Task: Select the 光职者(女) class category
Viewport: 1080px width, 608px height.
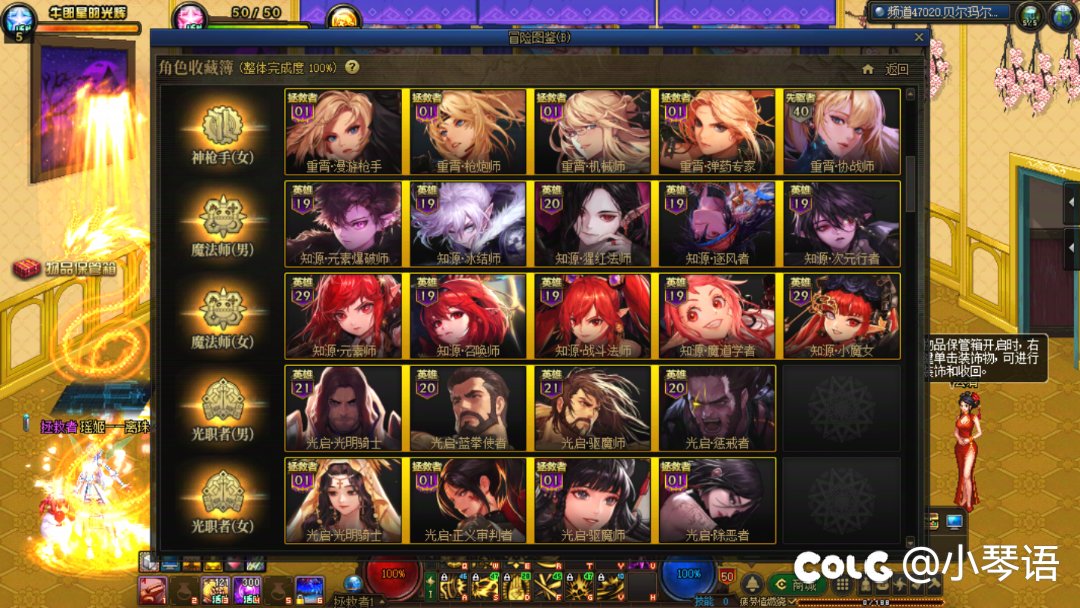Action: pyautogui.click(x=222, y=501)
